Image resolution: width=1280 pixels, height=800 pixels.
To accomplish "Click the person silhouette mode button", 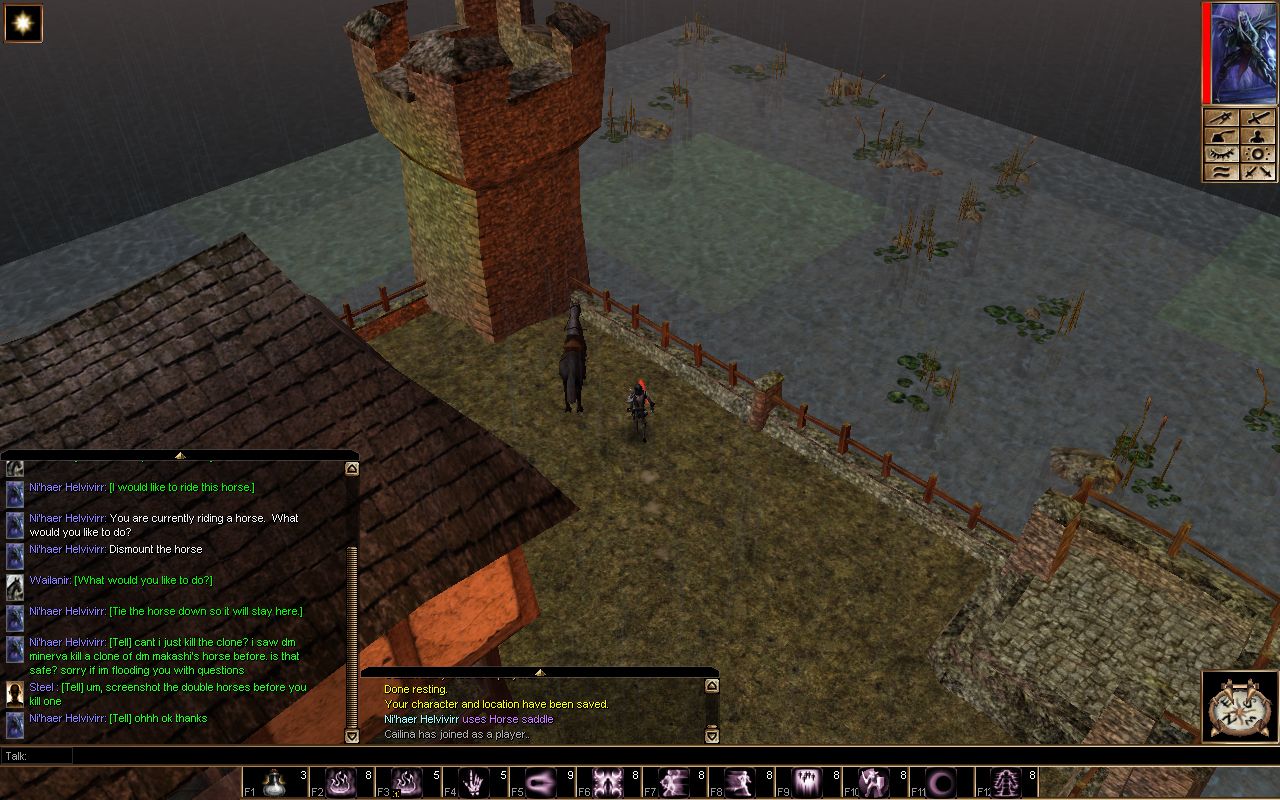I will tap(1258, 136).
